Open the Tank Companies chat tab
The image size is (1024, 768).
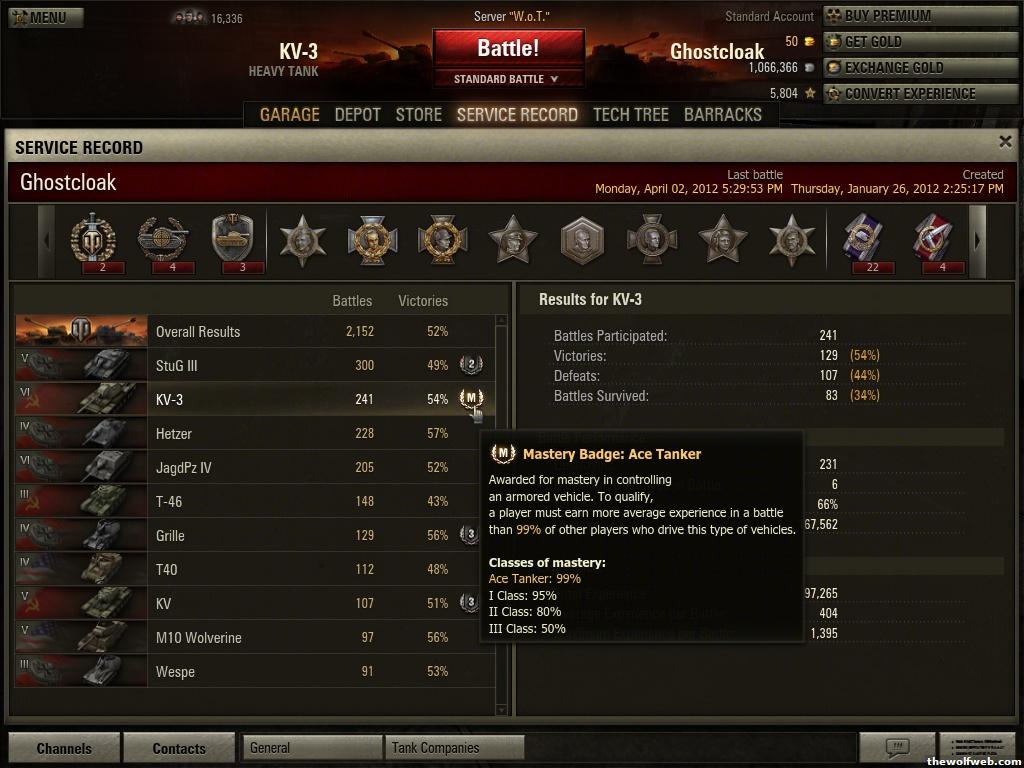tap(454, 748)
